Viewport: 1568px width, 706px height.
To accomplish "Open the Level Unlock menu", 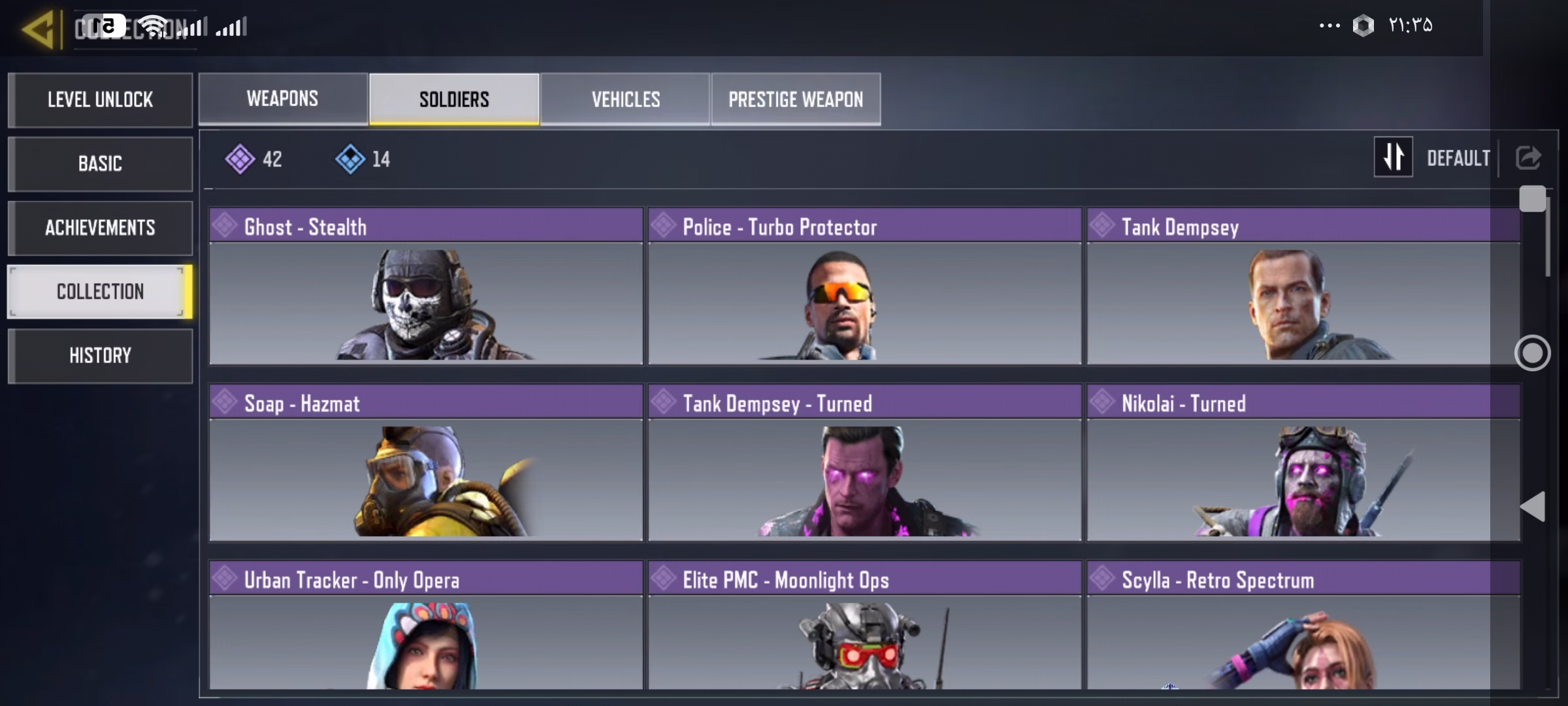I will pyautogui.click(x=100, y=100).
